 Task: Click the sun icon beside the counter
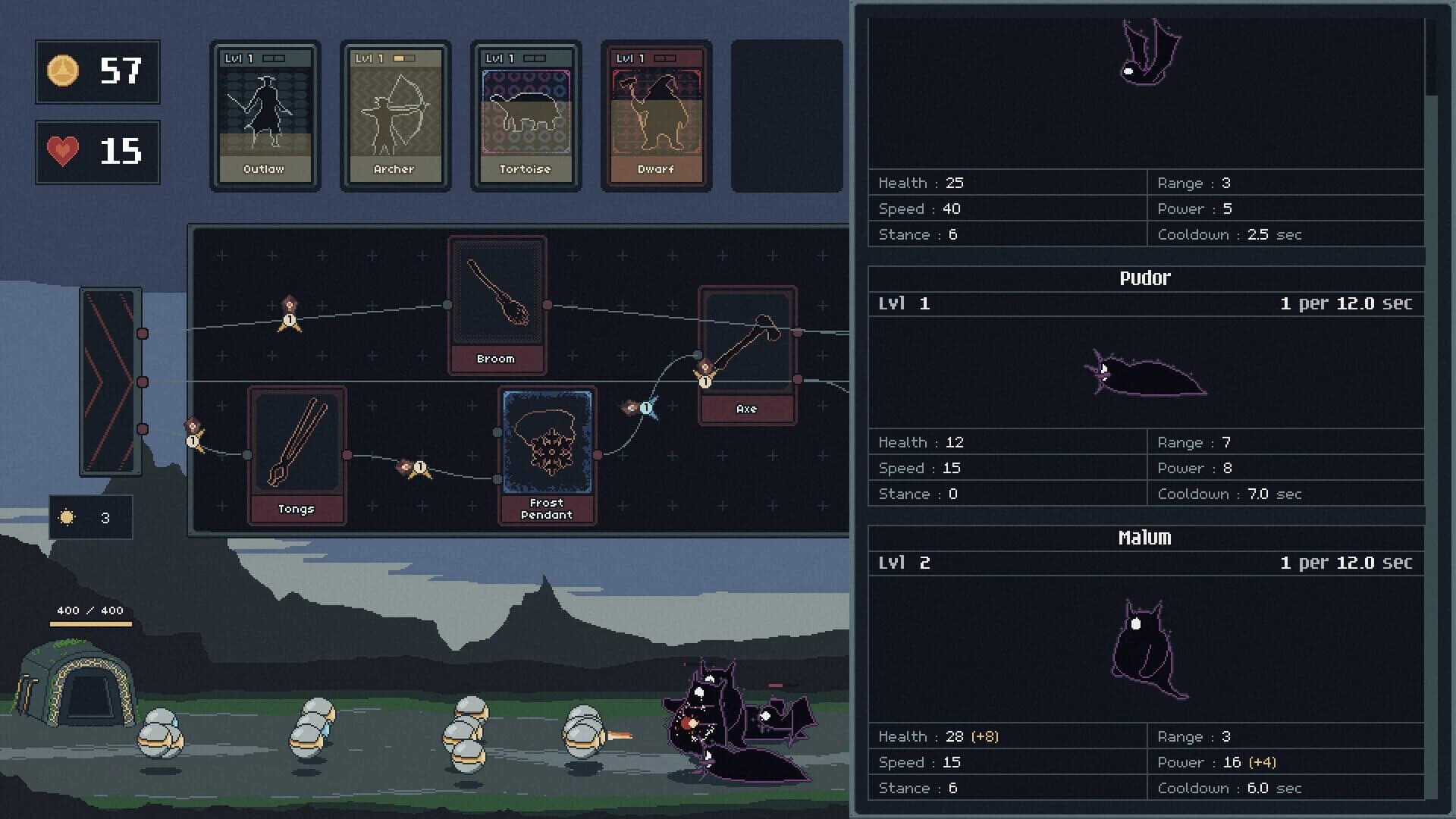pyautogui.click(x=67, y=516)
